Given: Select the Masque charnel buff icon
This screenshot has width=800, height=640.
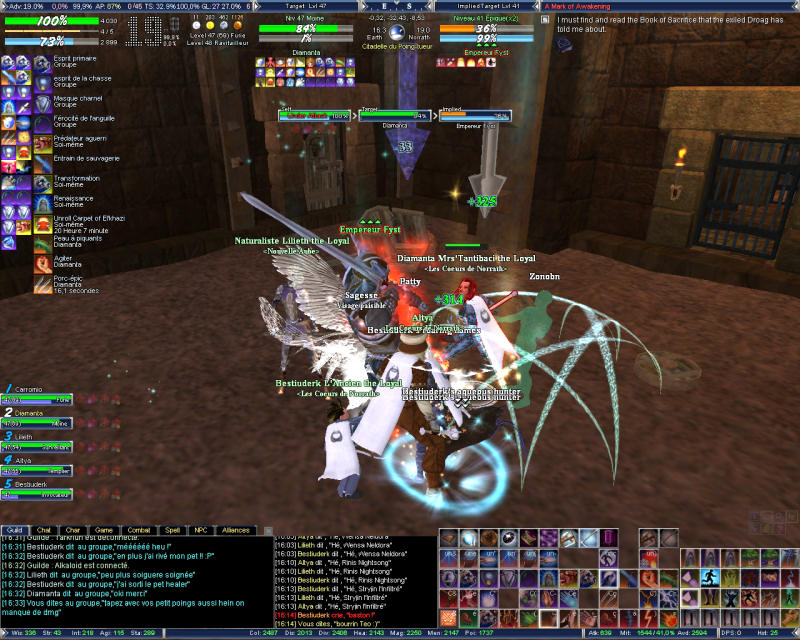Looking at the screenshot, I should (43, 101).
